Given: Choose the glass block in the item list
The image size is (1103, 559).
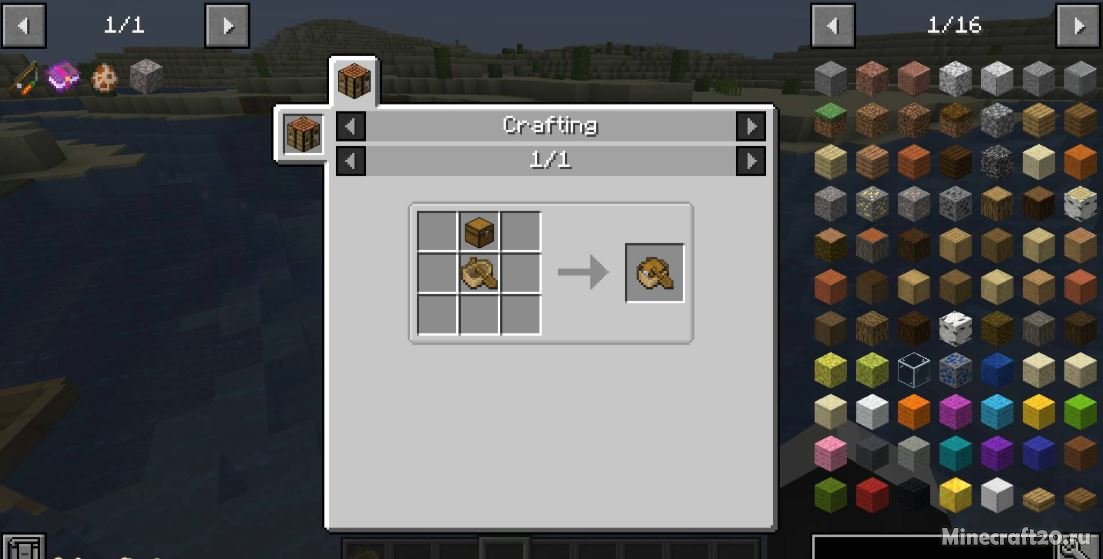Looking at the screenshot, I should point(913,370).
